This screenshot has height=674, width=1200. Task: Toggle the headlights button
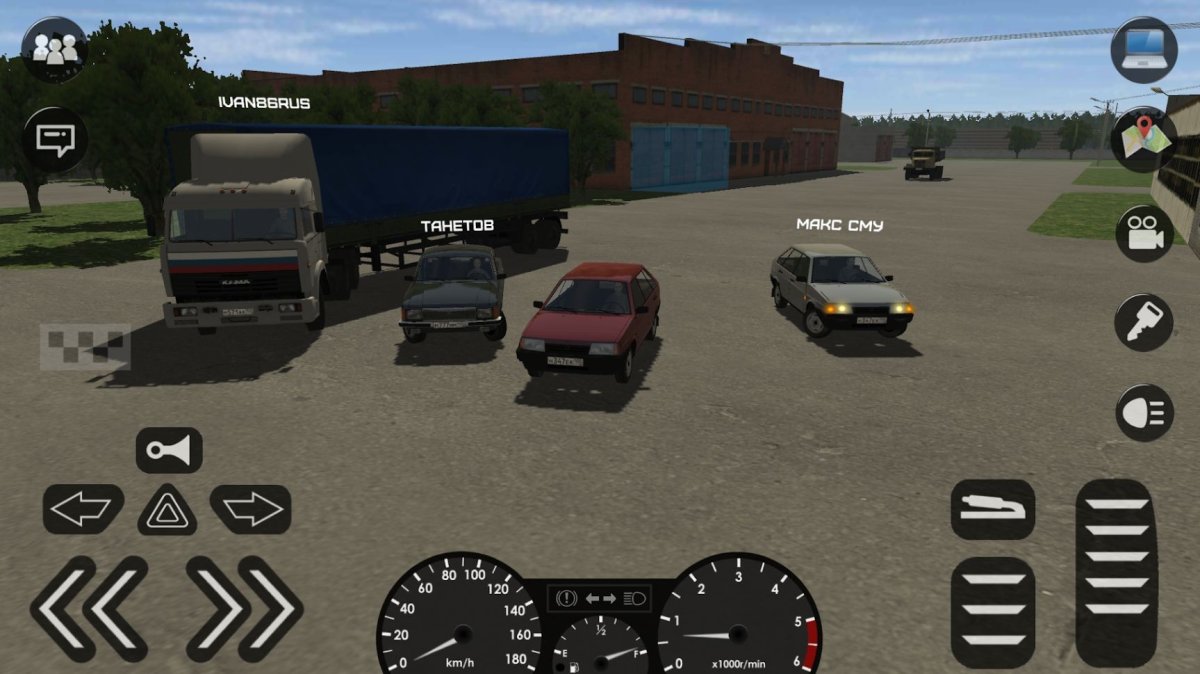1144,412
